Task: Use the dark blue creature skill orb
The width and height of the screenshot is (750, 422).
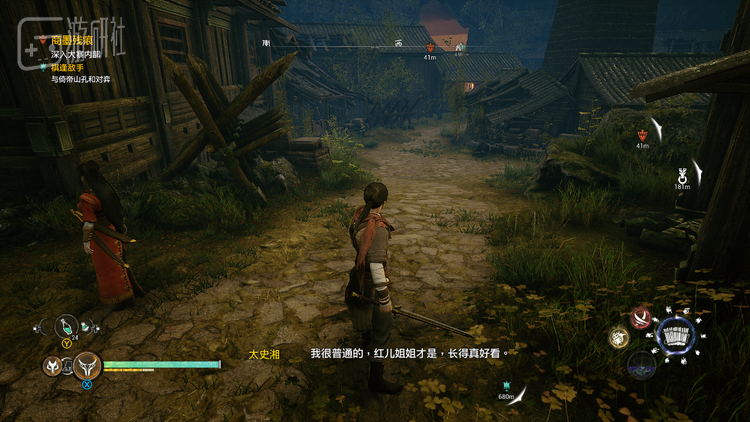Action: tap(641, 364)
